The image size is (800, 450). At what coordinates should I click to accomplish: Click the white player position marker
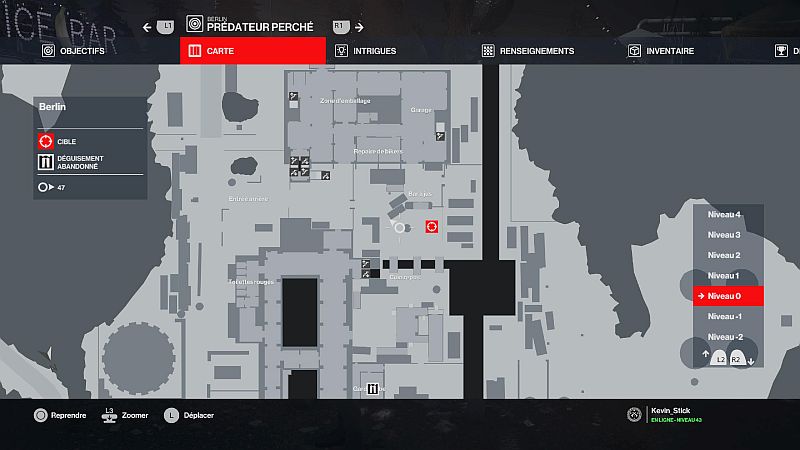click(400, 228)
